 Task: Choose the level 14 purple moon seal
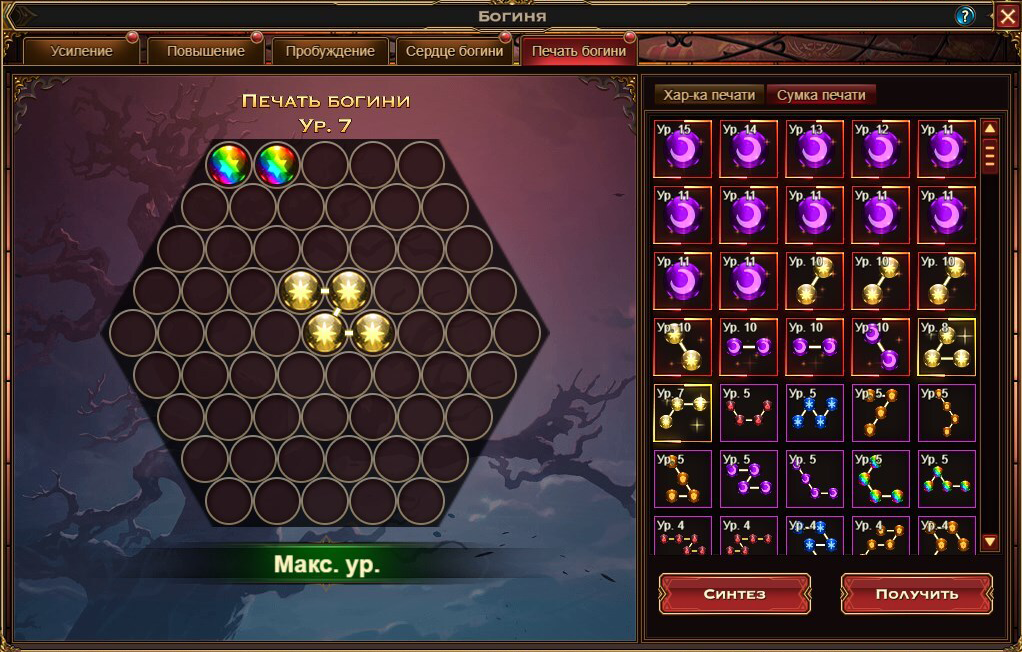coord(749,150)
